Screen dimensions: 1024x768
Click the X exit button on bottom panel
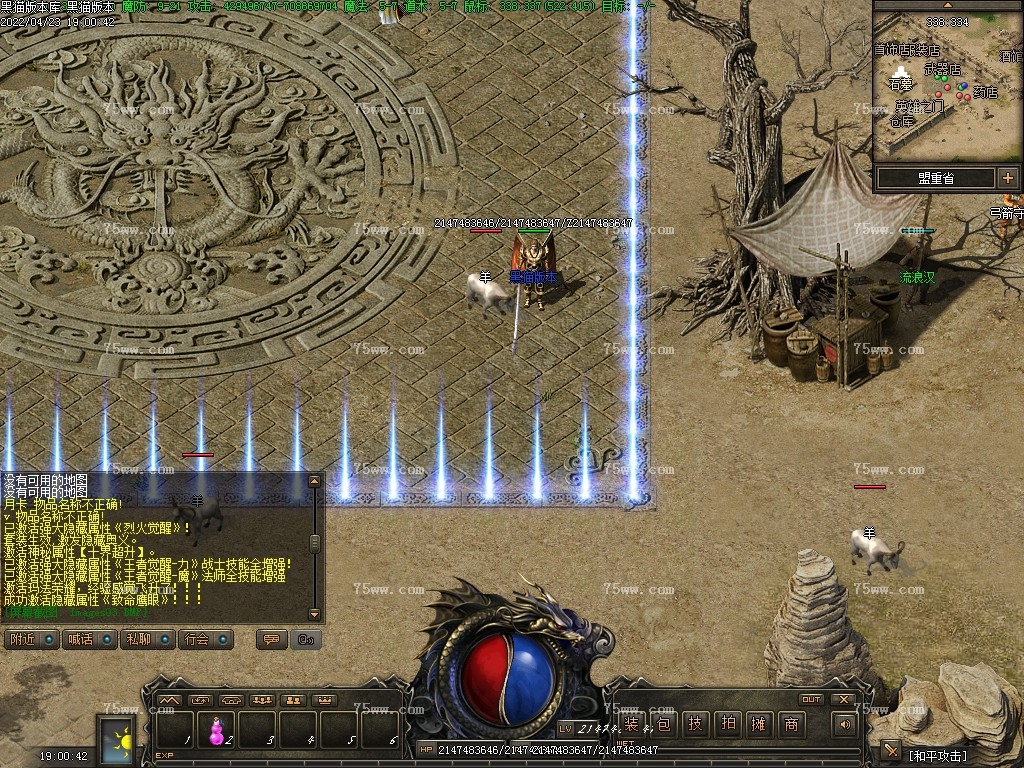tap(844, 699)
